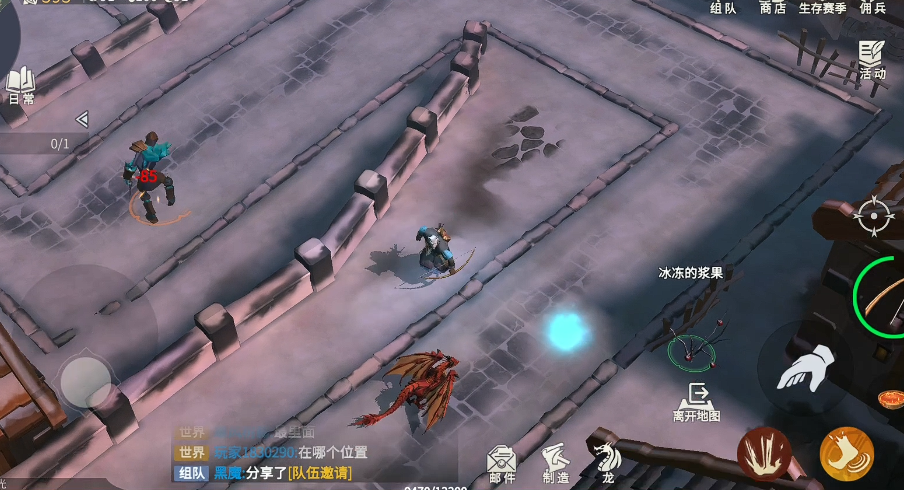Image resolution: width=904 pixels, height=490 pixels.
Task: Open the 龙 dragon menu
Action: coord(607,462)
